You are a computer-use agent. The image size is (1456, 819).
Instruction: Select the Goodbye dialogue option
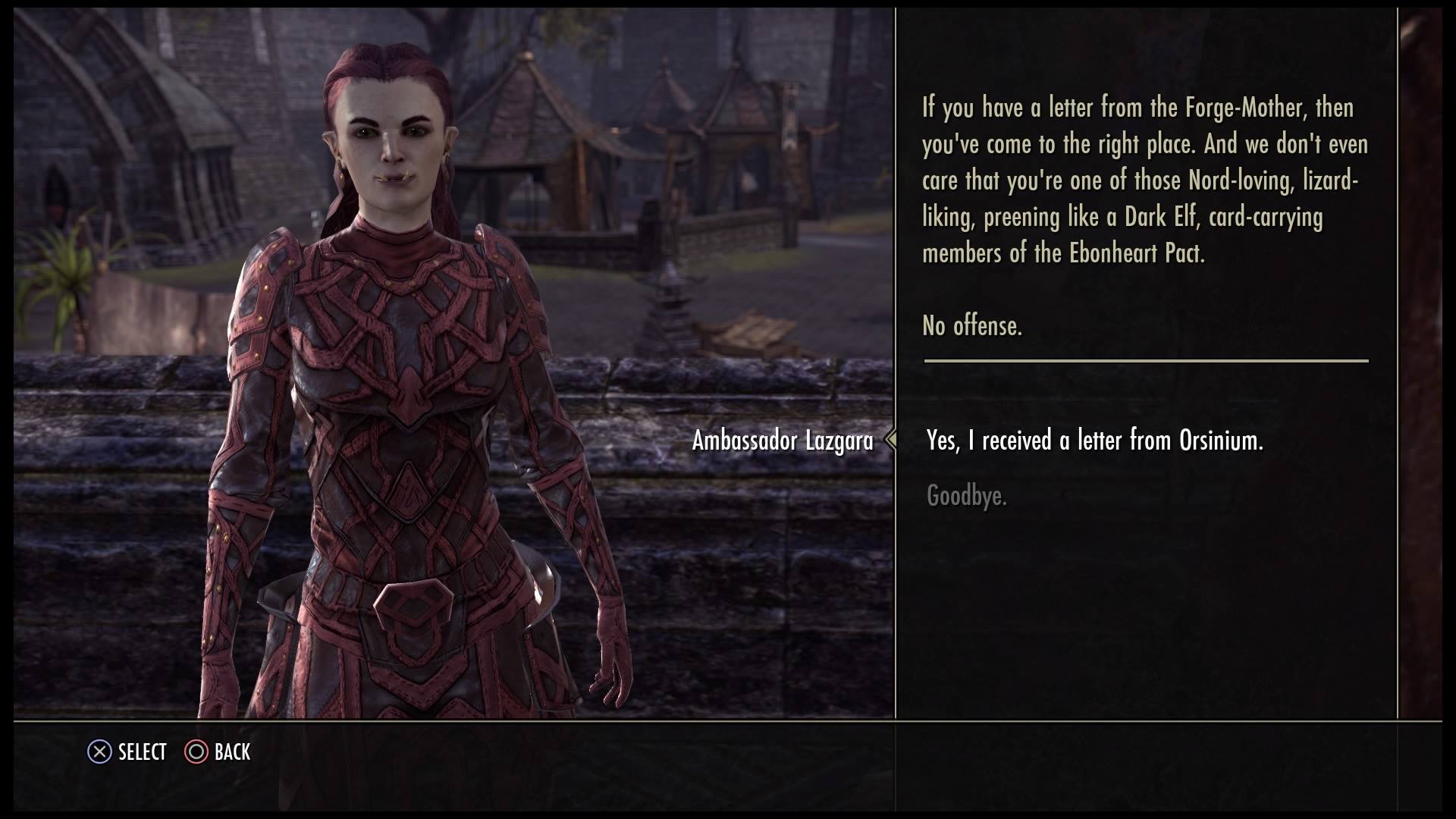(x=966, y=497)
